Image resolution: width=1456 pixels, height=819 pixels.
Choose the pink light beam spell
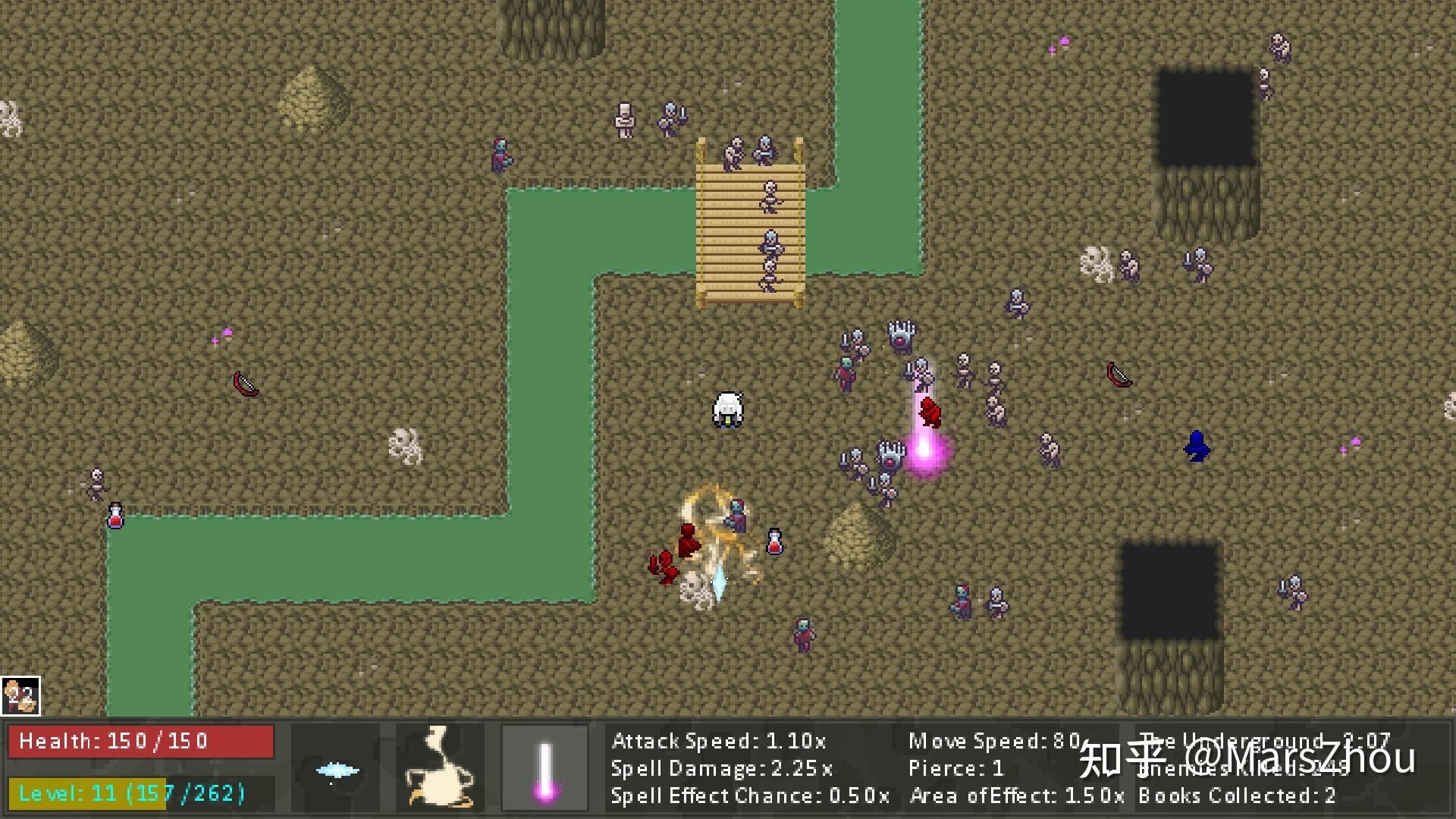[544, 767]
